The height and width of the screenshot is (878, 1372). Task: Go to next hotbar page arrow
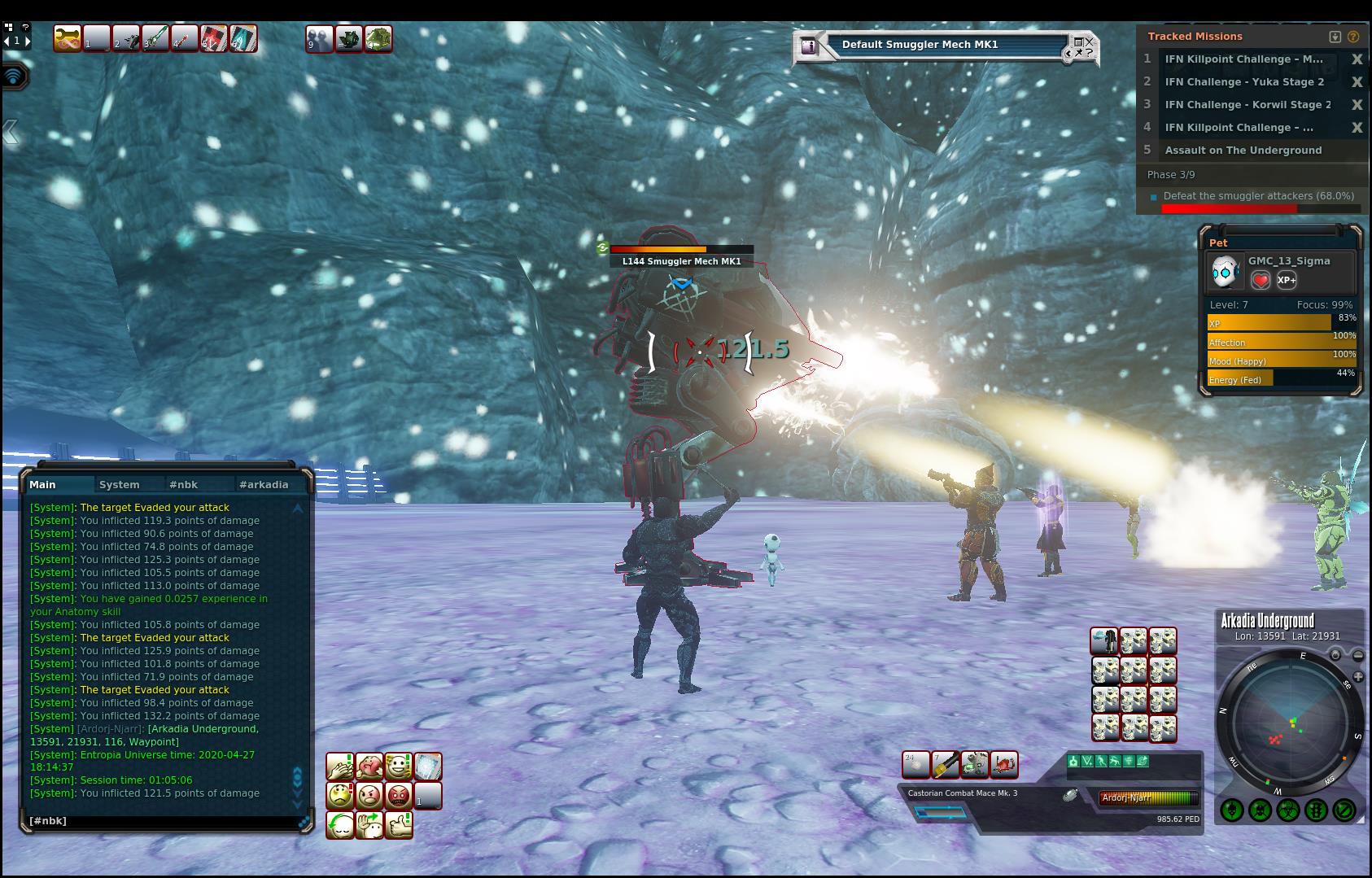click(x=28, y=40)
